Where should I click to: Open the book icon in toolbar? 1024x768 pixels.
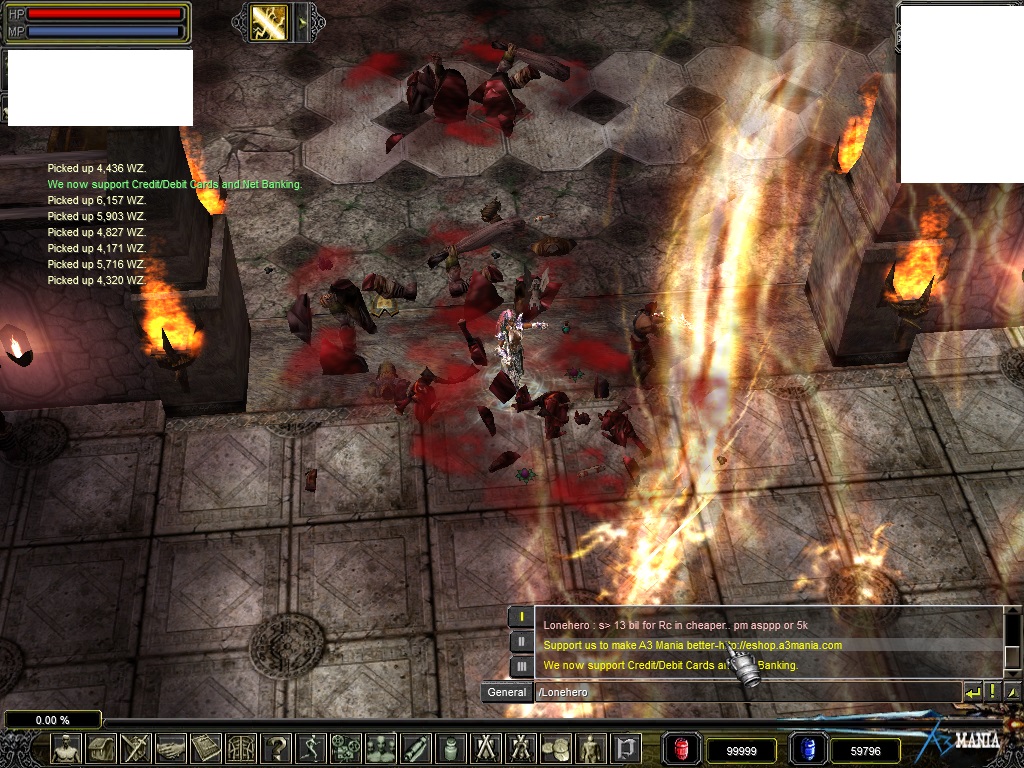pyautogui.click(x=206, y=748)
